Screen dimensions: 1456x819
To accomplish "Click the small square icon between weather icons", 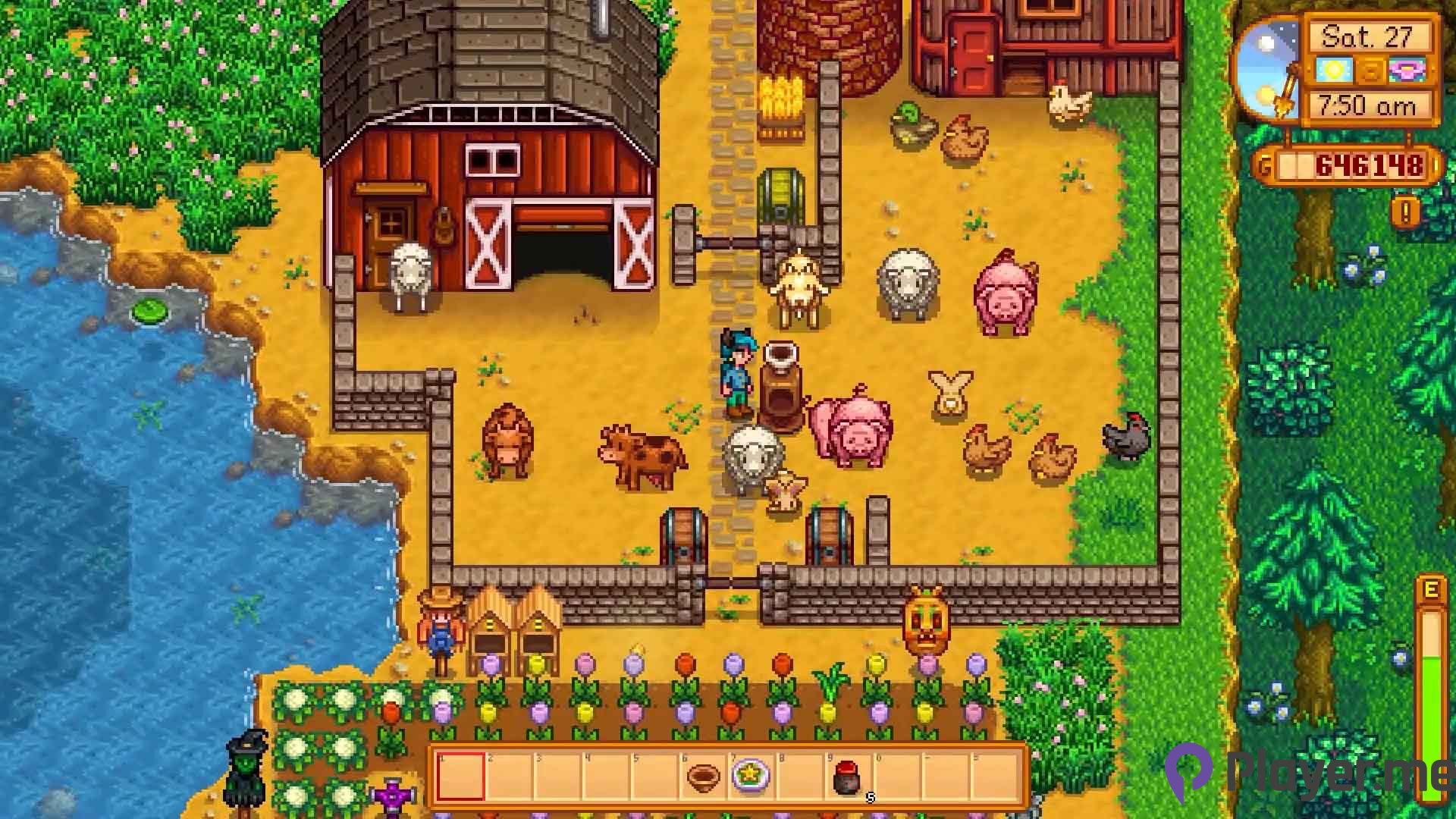I will (x=1370, y=69).
